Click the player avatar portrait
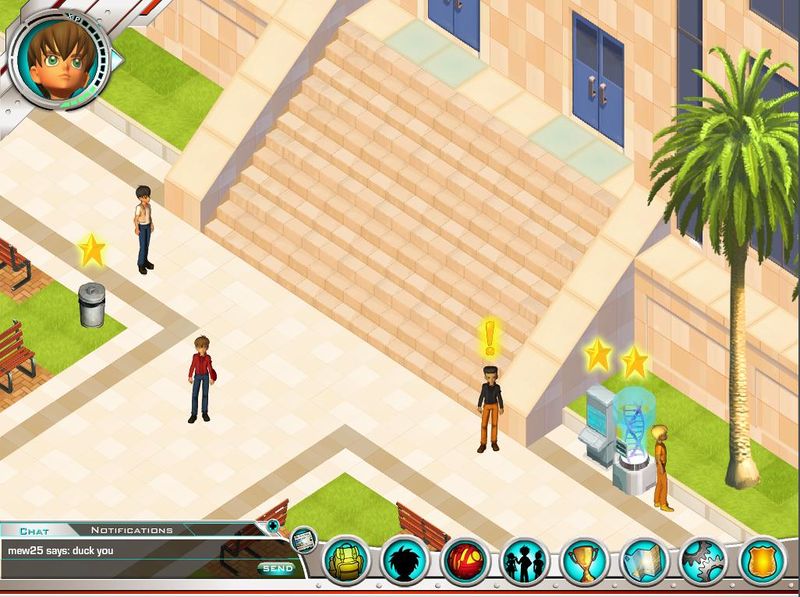 tap(60, 58)
